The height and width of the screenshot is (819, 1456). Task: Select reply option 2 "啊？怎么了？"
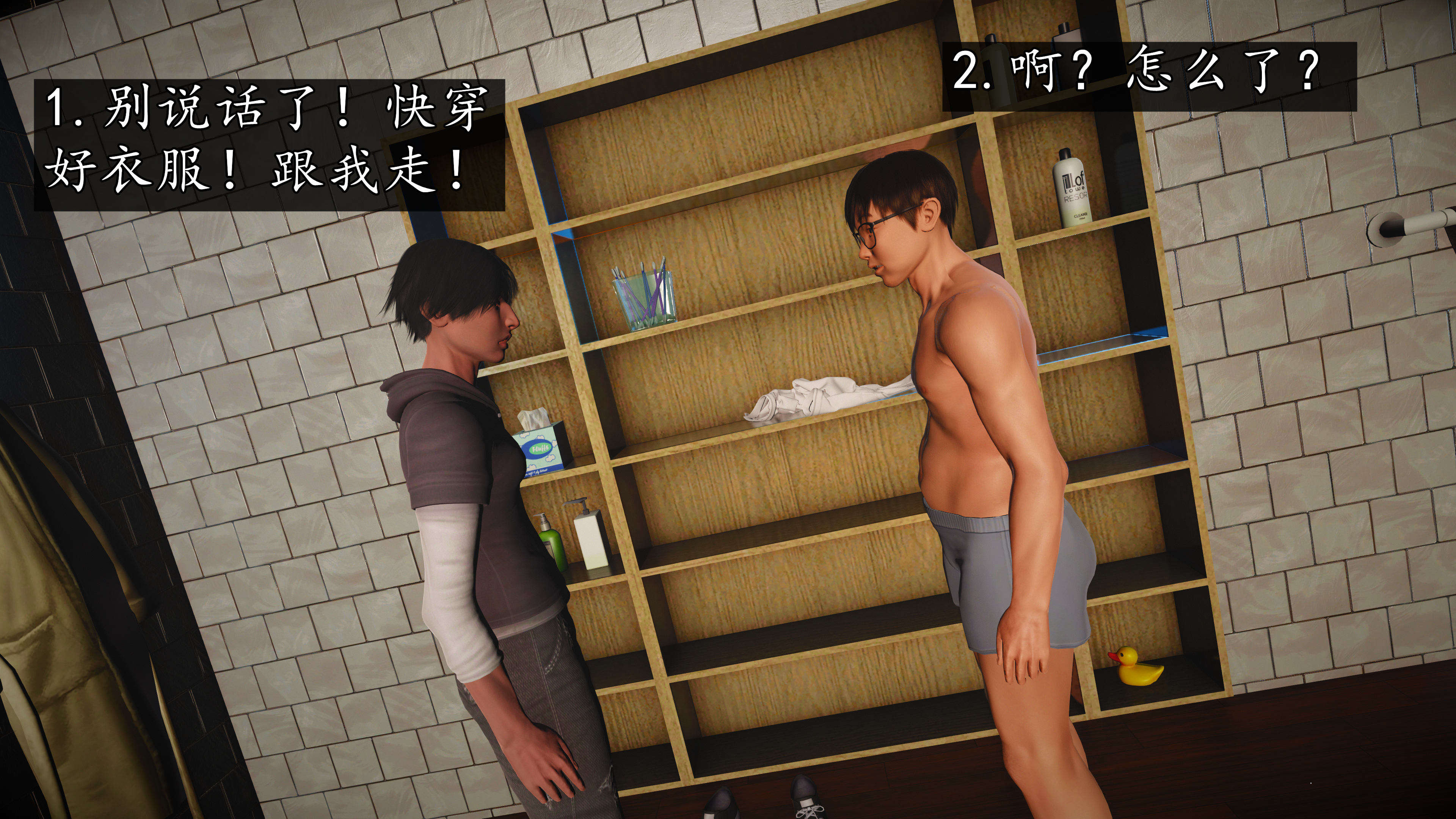(x=1148, y=76)
